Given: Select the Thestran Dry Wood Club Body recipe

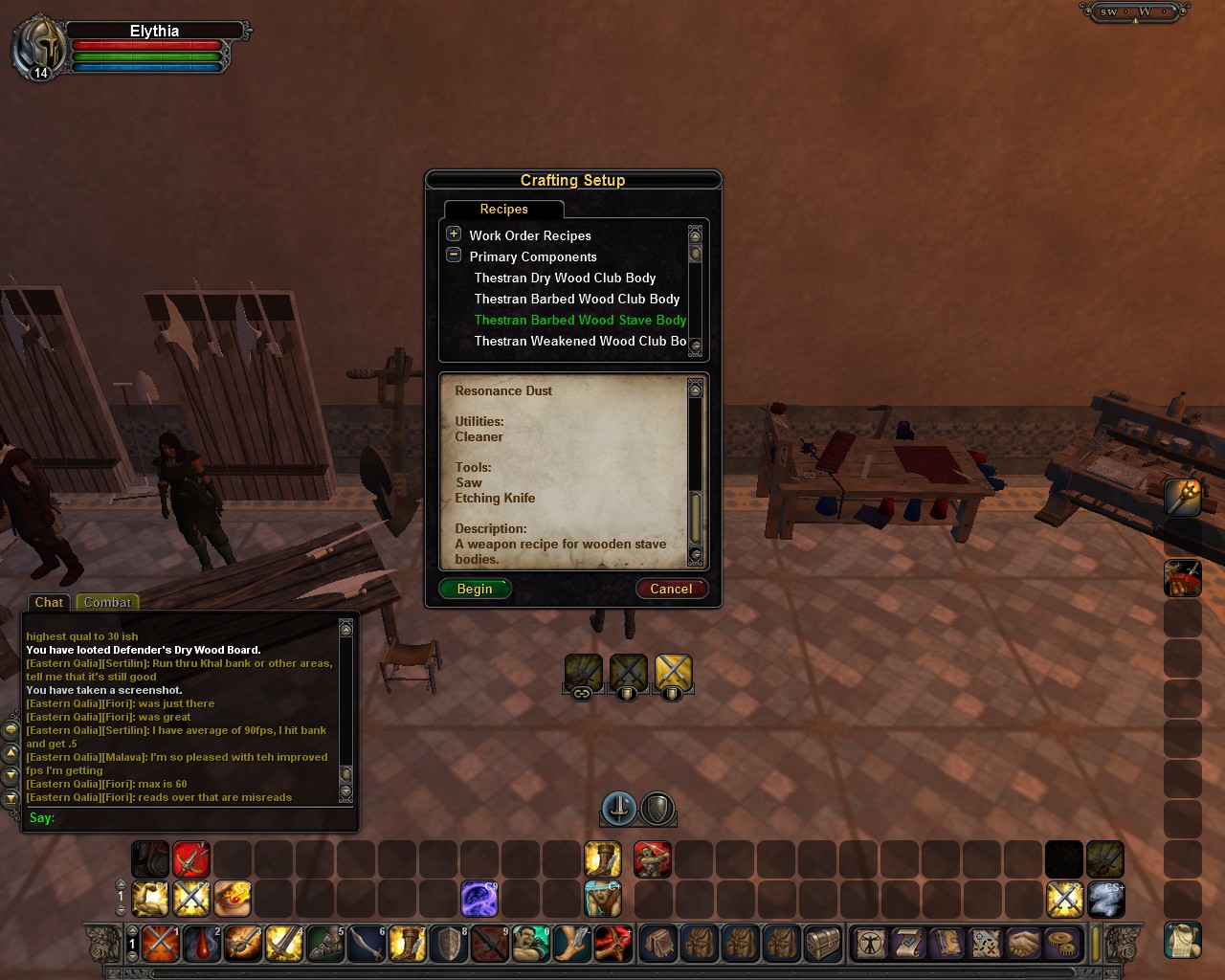Looking at the screenshot, I should click(565, 278).
